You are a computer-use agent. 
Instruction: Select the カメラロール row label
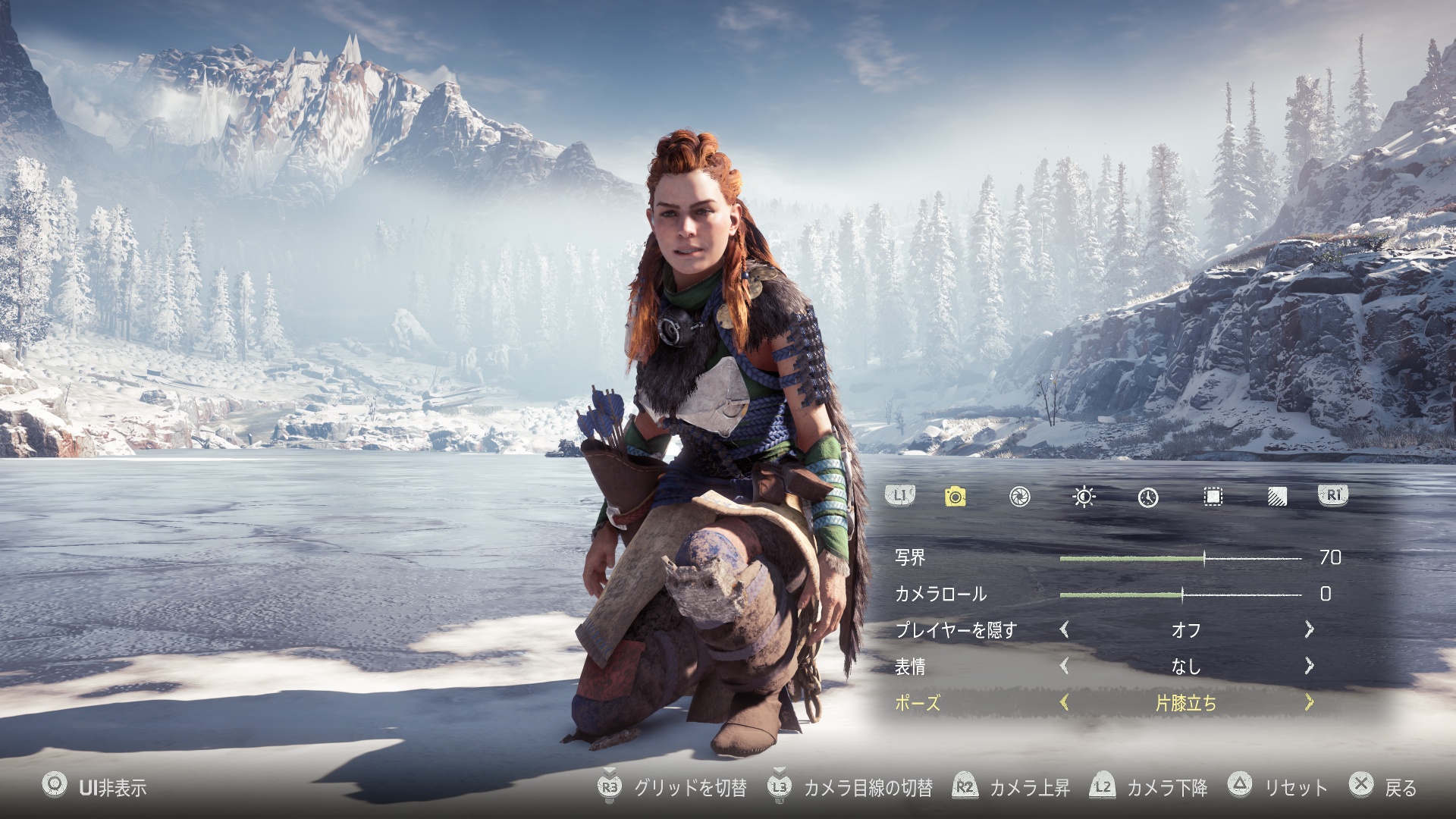(940, 594)
